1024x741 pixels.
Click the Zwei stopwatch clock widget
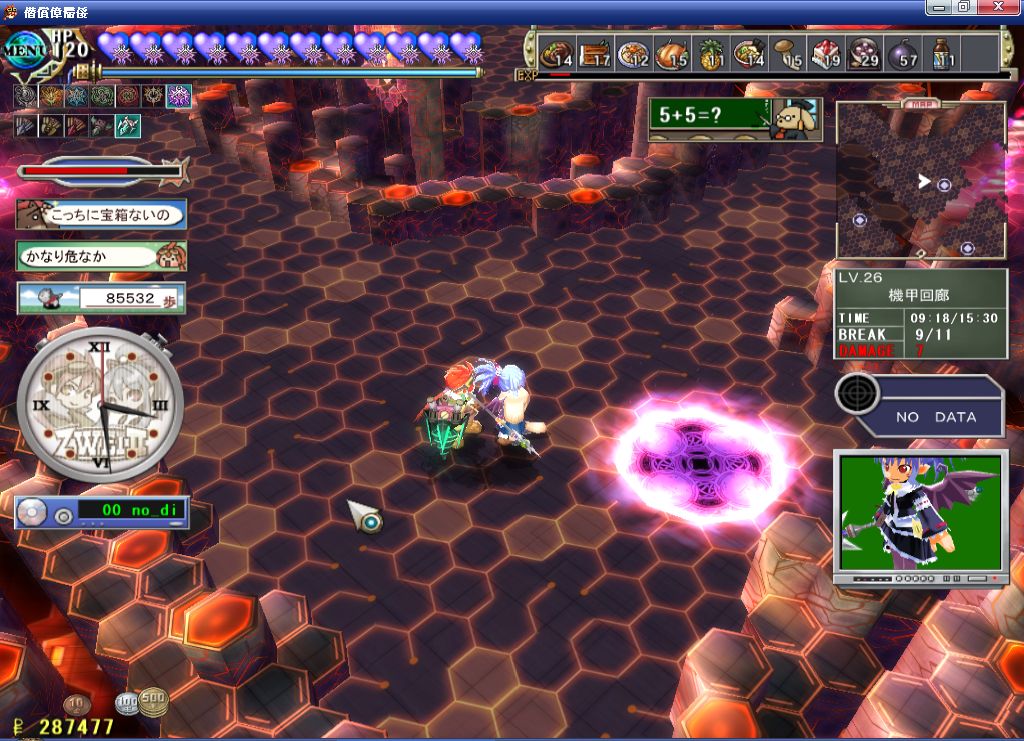[100, 405]
